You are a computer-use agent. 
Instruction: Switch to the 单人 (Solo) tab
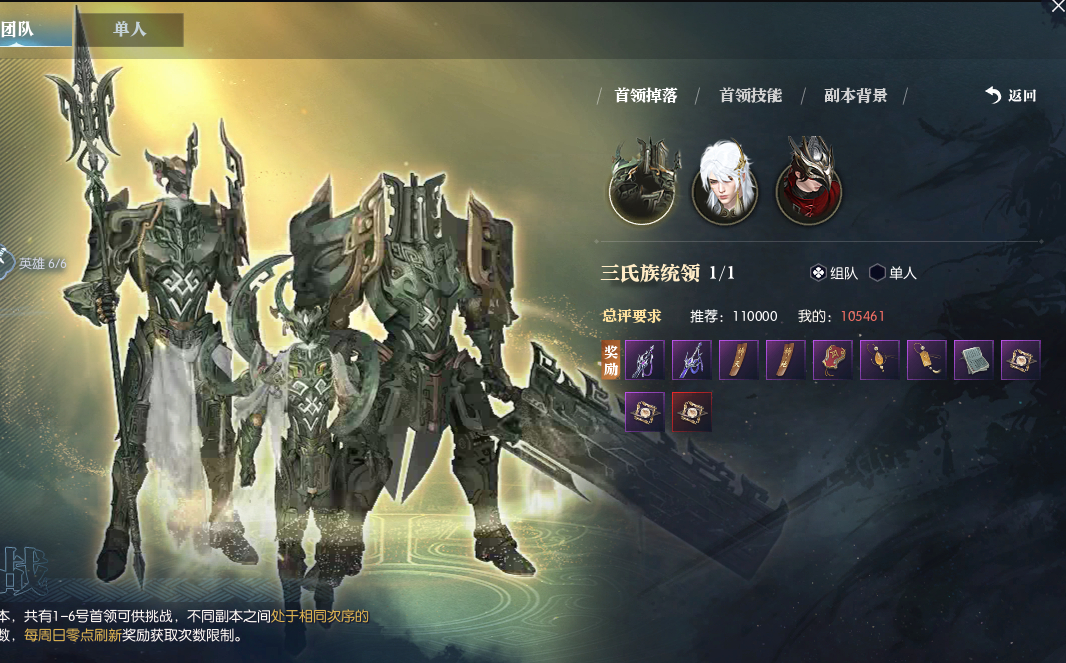(129, 29)
